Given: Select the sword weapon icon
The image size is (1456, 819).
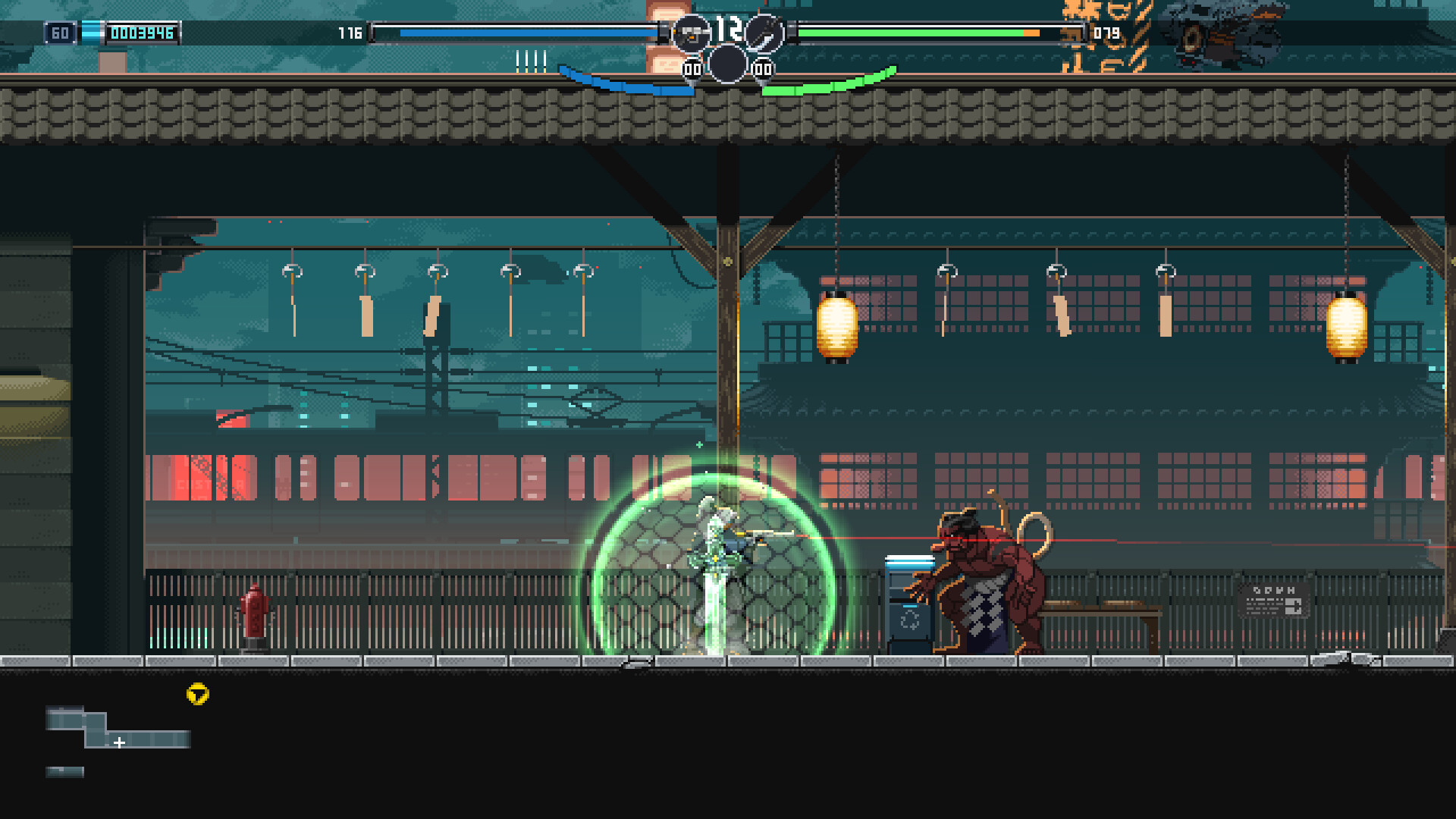Looking at the screenshot, I should (x=763, y=33).
